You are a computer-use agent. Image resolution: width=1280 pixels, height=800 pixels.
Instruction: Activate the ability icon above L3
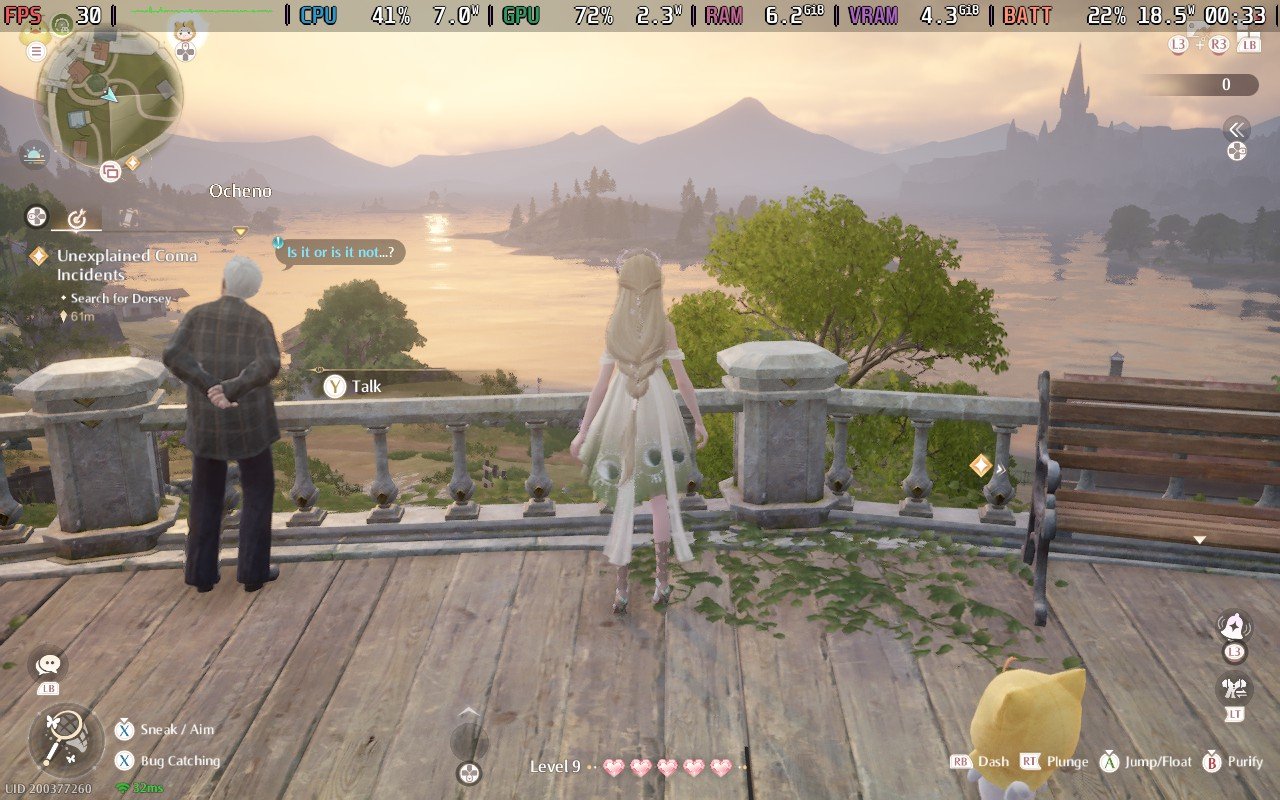pyautogui.click(x=1233, y=627)
